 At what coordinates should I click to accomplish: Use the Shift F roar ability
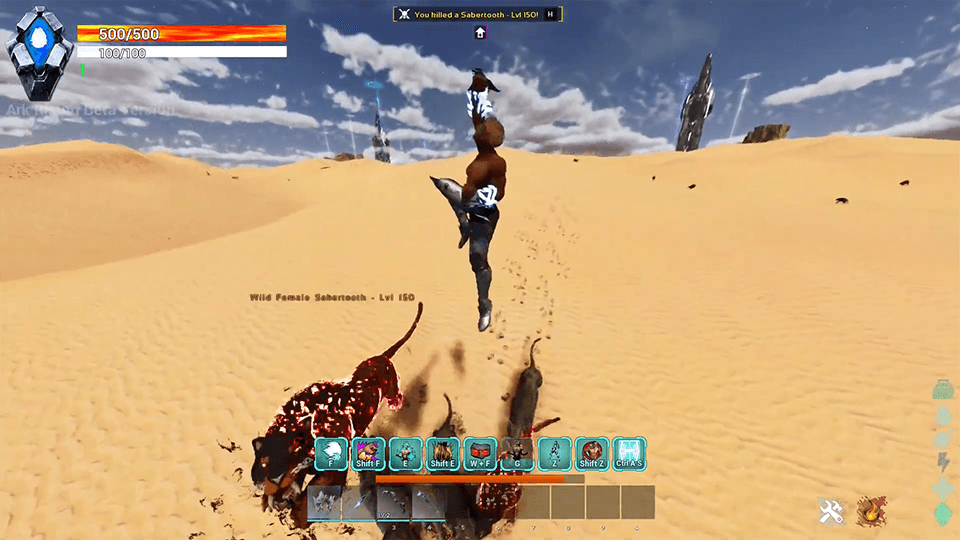click(369, 454)
